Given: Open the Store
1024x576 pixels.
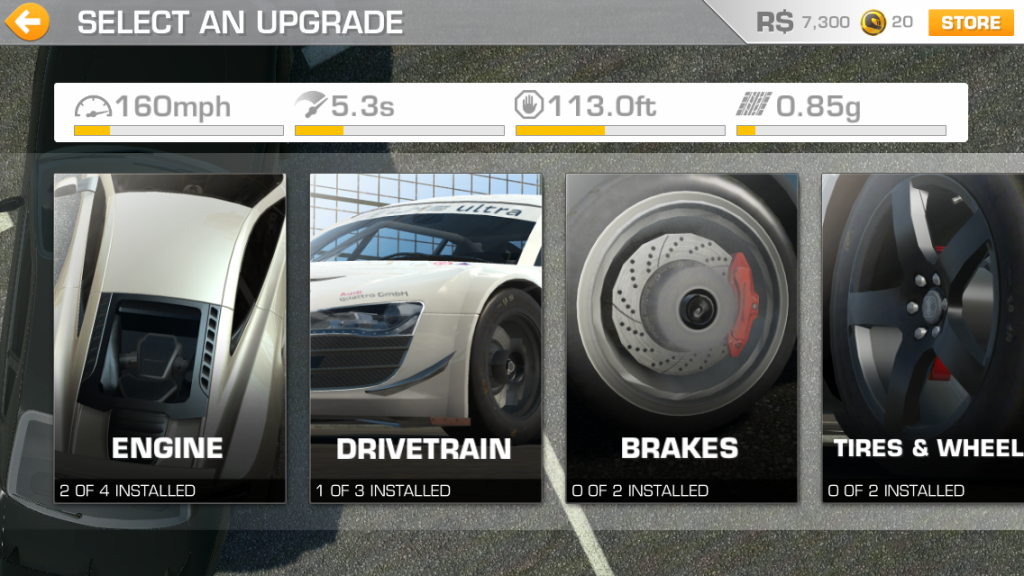Looking at the screenshot, I should pos(970,22).
